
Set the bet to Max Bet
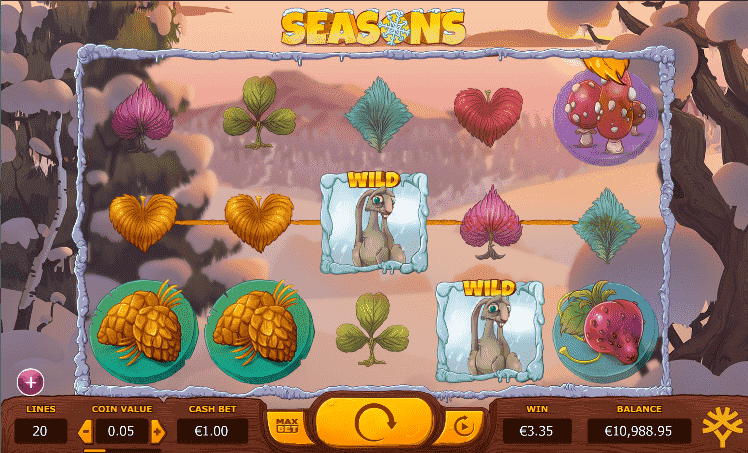tap(288, 426)
